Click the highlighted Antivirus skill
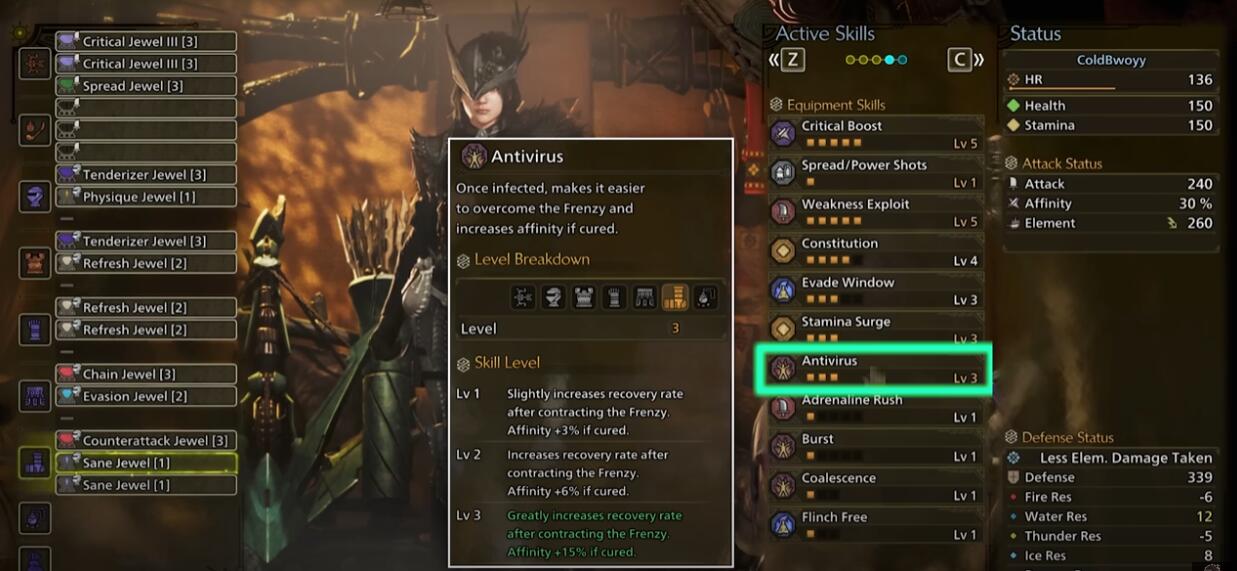 tap(875, 369)
